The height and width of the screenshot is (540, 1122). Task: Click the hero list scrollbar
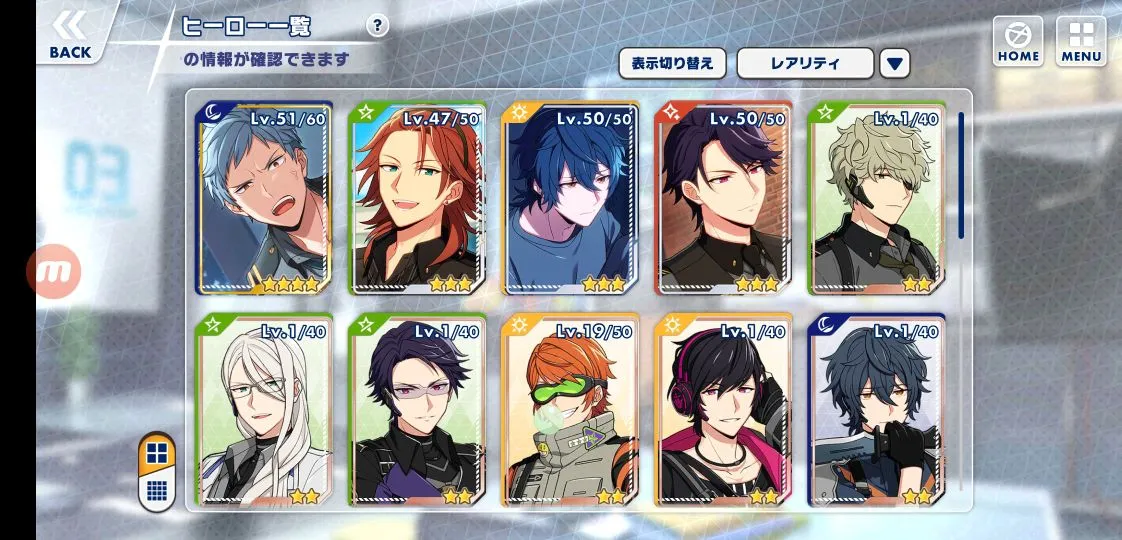coord(961,176)
